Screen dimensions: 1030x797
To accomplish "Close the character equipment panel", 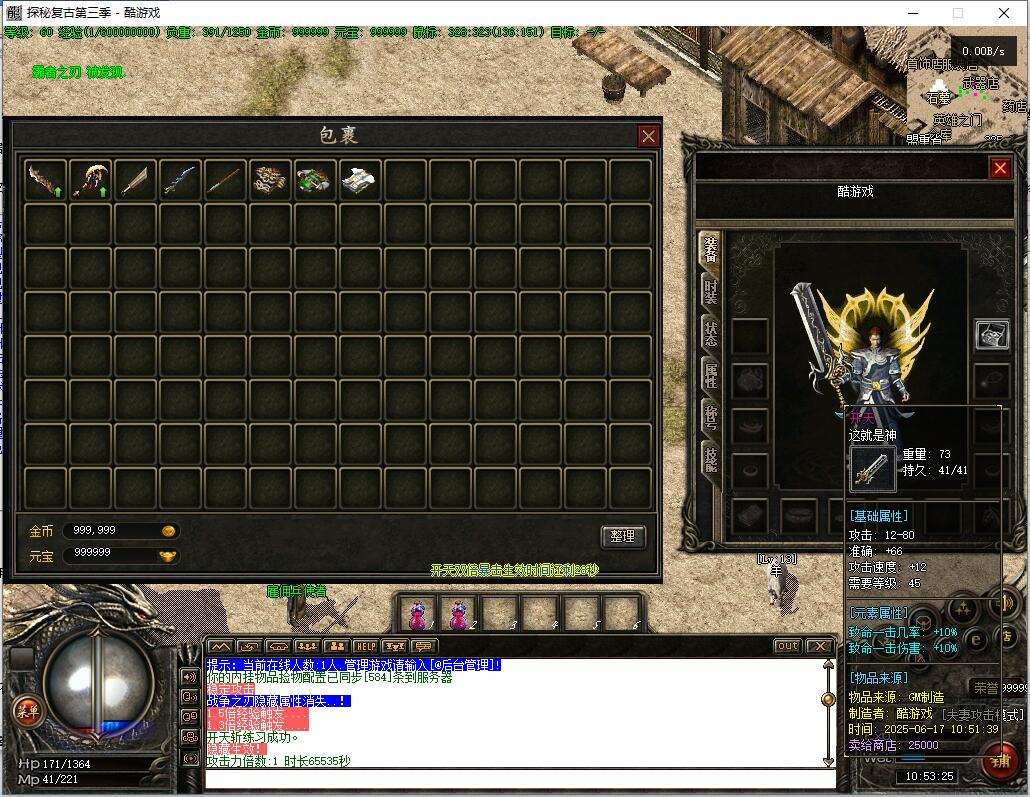I will click(999, 168).
